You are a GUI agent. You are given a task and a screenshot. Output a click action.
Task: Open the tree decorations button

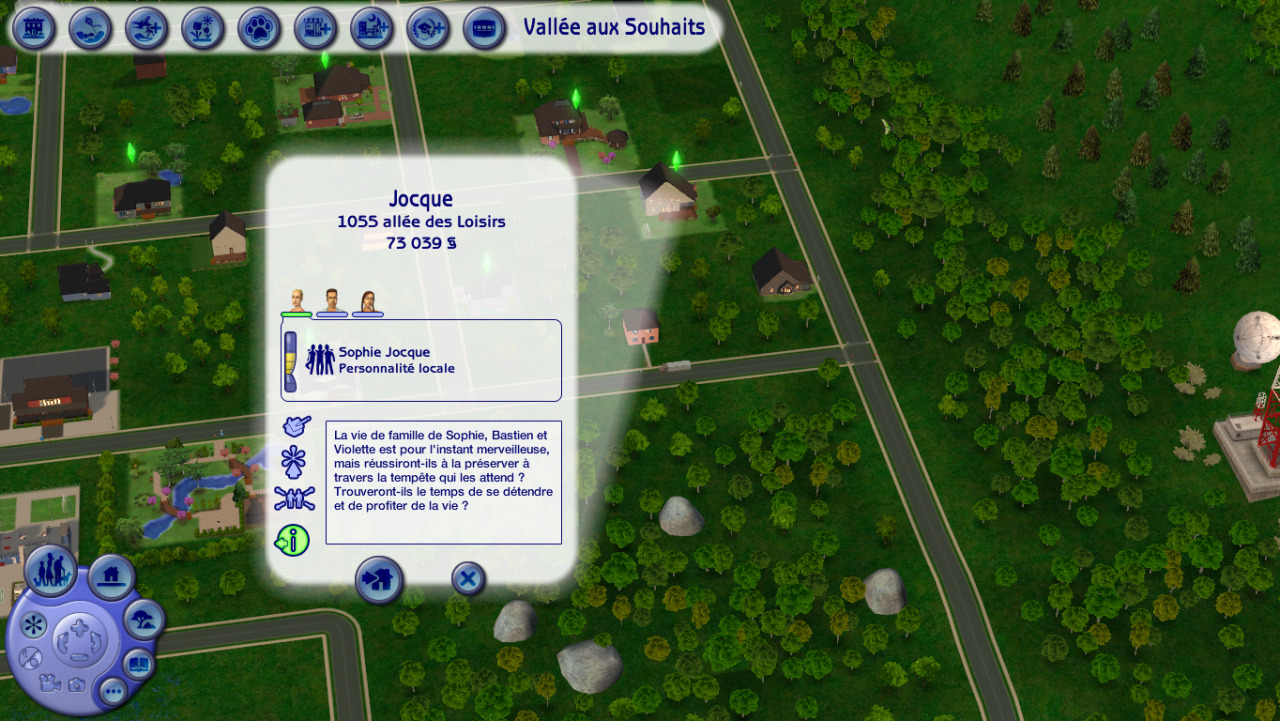point(144,620)
